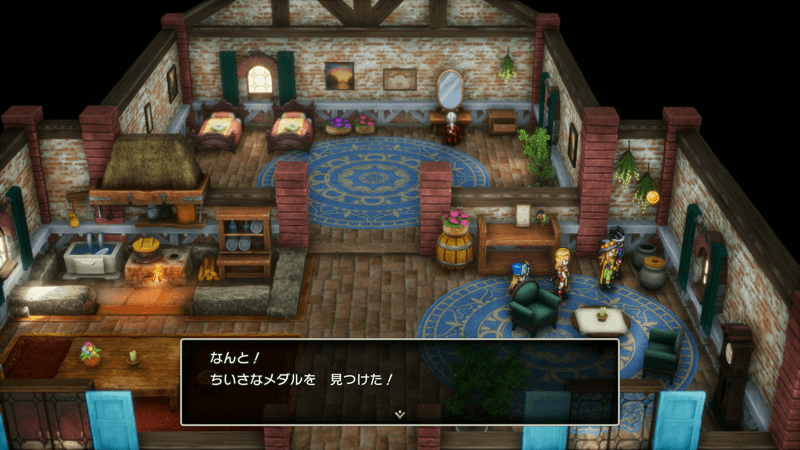The width and height of the screenshot is (800, 450).
Task: Advance dialogue using the down arrow indicator
Action: click(x=400, y=413)
